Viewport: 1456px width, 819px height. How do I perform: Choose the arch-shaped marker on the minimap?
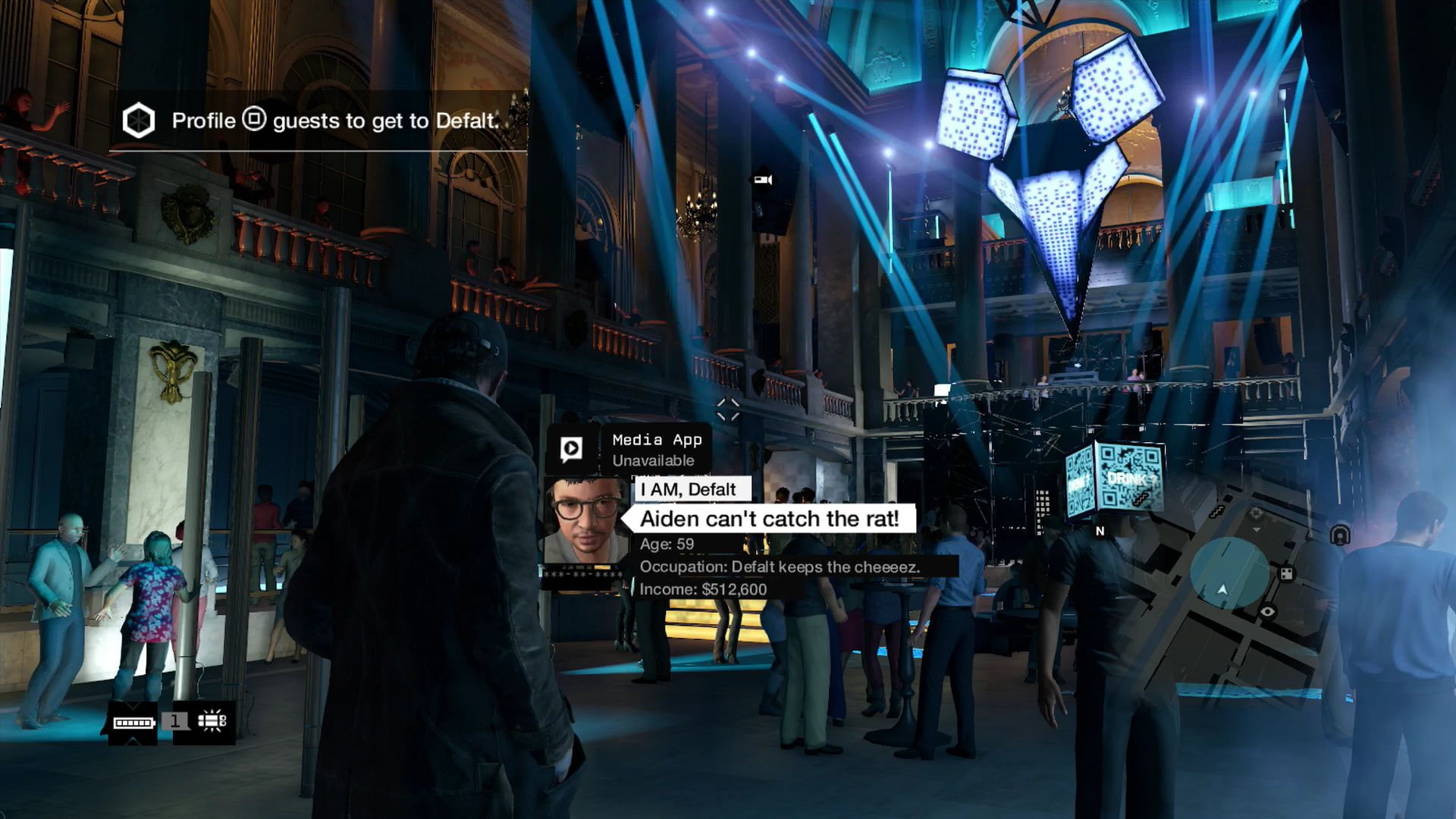point(1339,535)
